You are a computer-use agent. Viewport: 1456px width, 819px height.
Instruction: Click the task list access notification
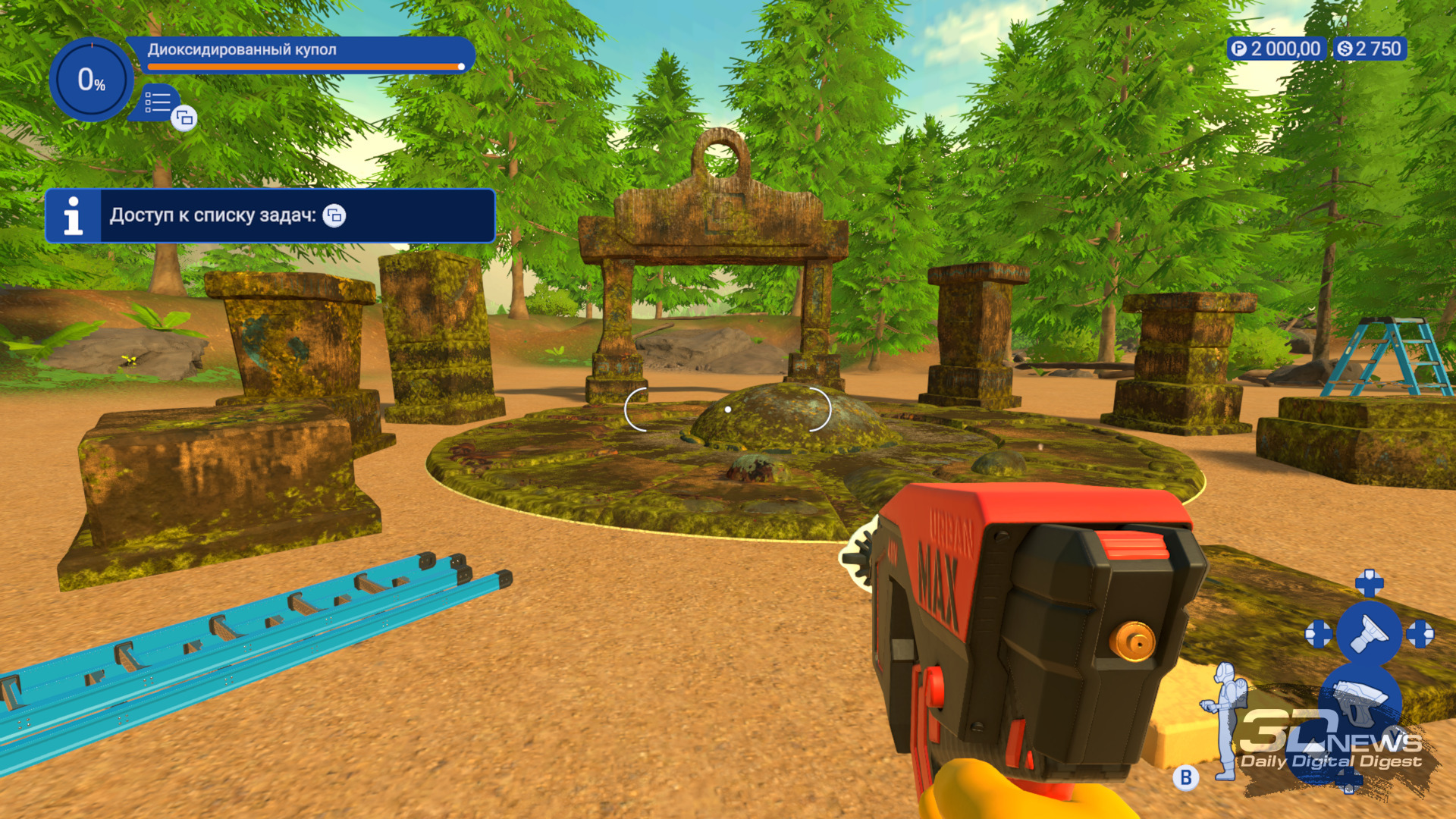(x=270, y=216)
